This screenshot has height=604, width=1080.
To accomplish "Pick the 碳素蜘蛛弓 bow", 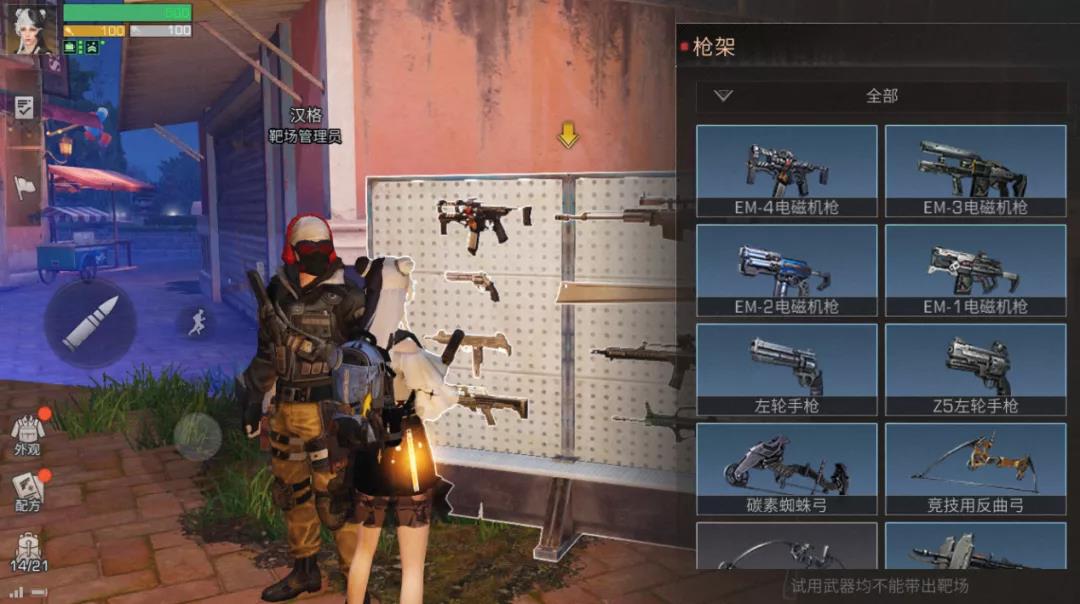I will [786, 468].
